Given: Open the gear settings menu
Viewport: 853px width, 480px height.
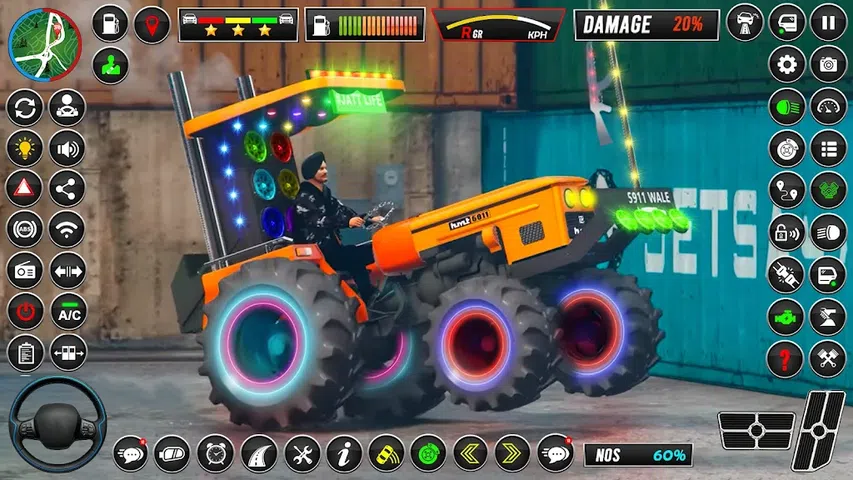Looking at the screenshot, I should click(x=786, y=64).
